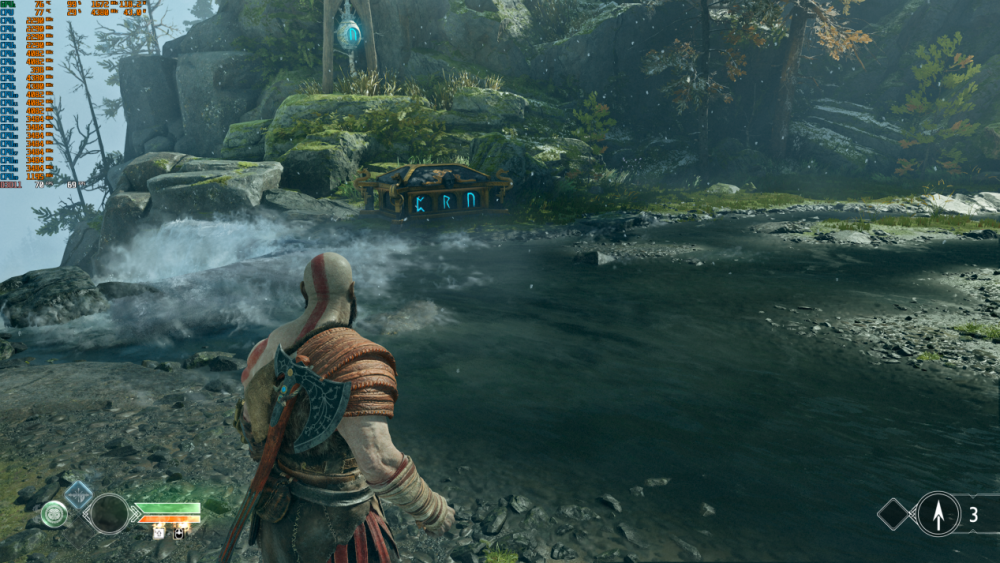Select the green circular talisman icon
1000x563 pixels.
54,514
